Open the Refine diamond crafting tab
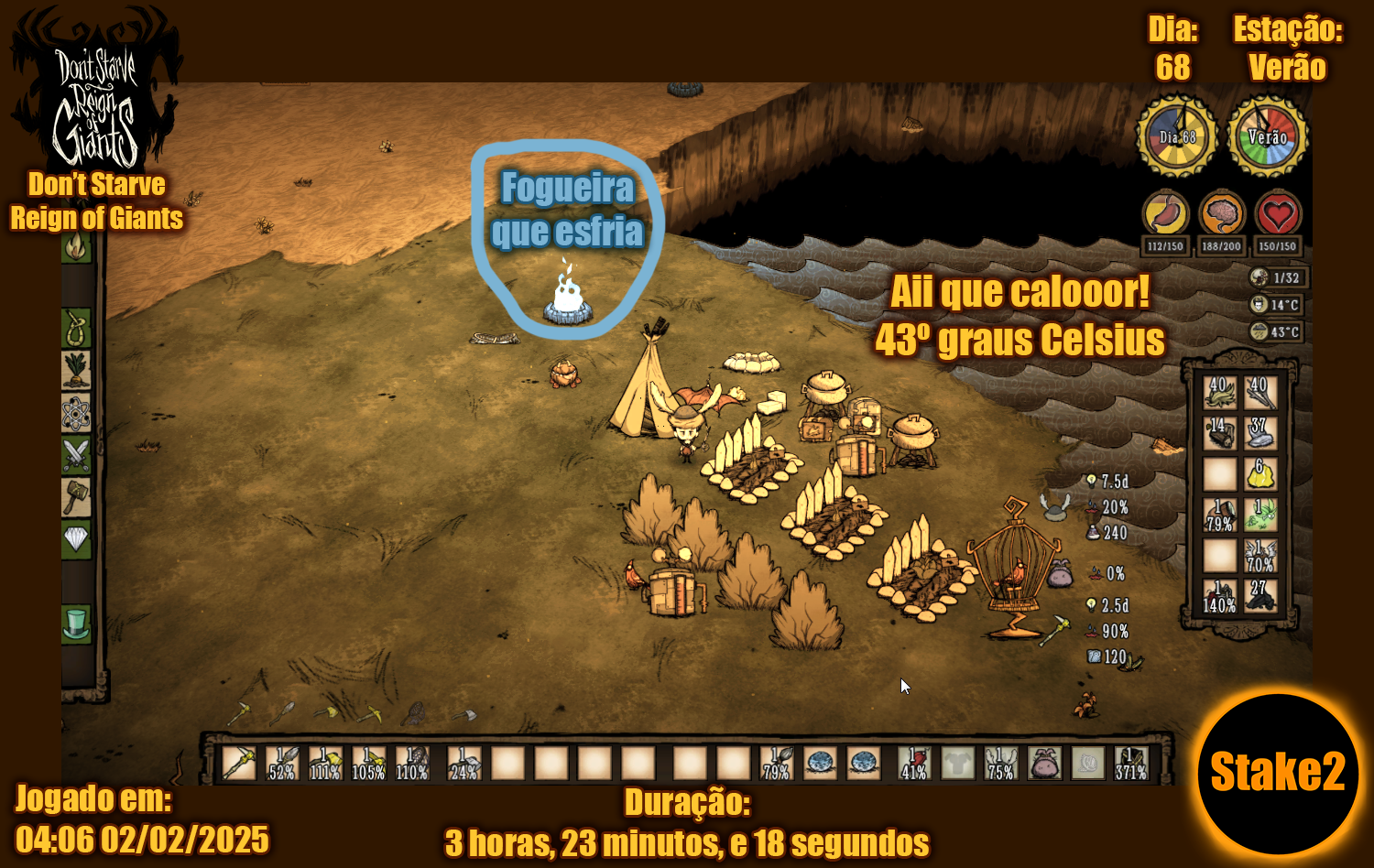This screenshot has width=1374, height=868. (x=77, y=539)
